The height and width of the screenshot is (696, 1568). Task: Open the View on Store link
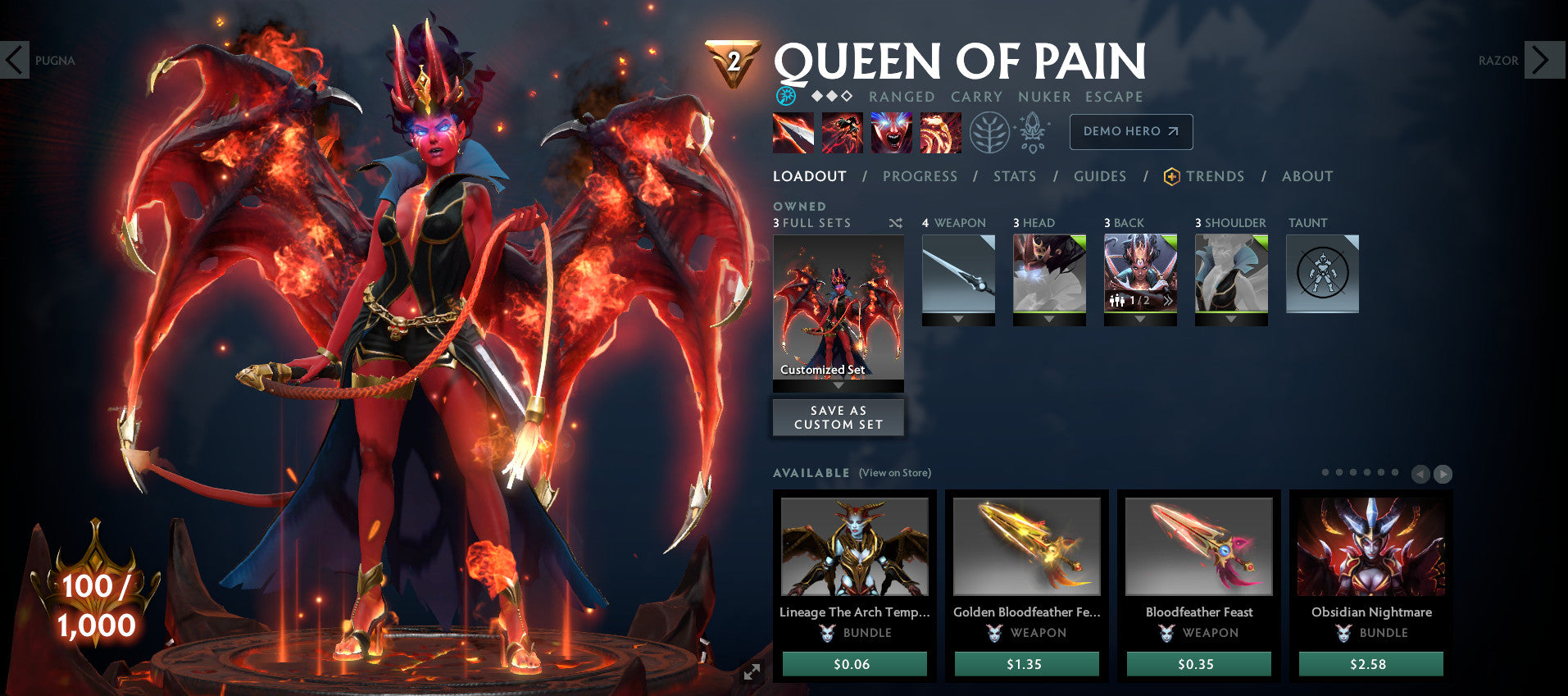tap(894, 473)
